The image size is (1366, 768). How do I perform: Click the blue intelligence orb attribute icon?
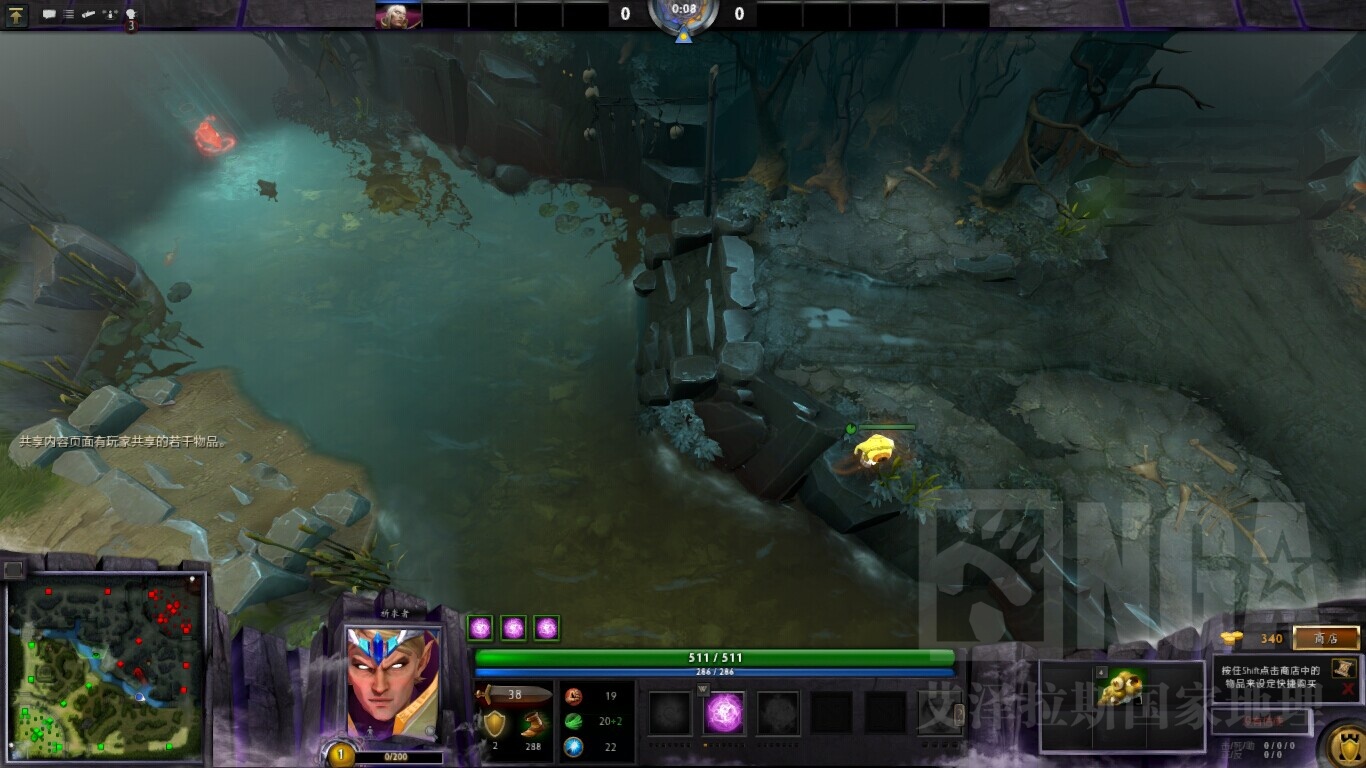[x=574, y=746]
